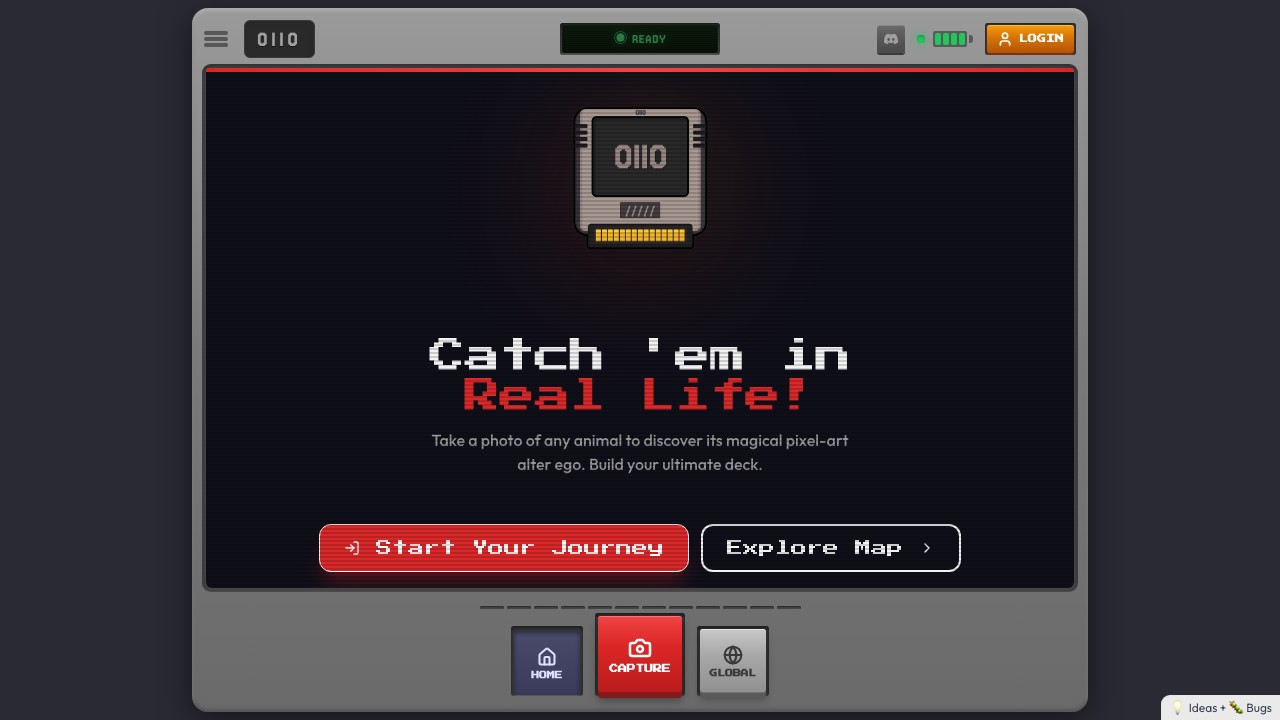
Task: Open the Global globe icon
Action: point(732,655)
